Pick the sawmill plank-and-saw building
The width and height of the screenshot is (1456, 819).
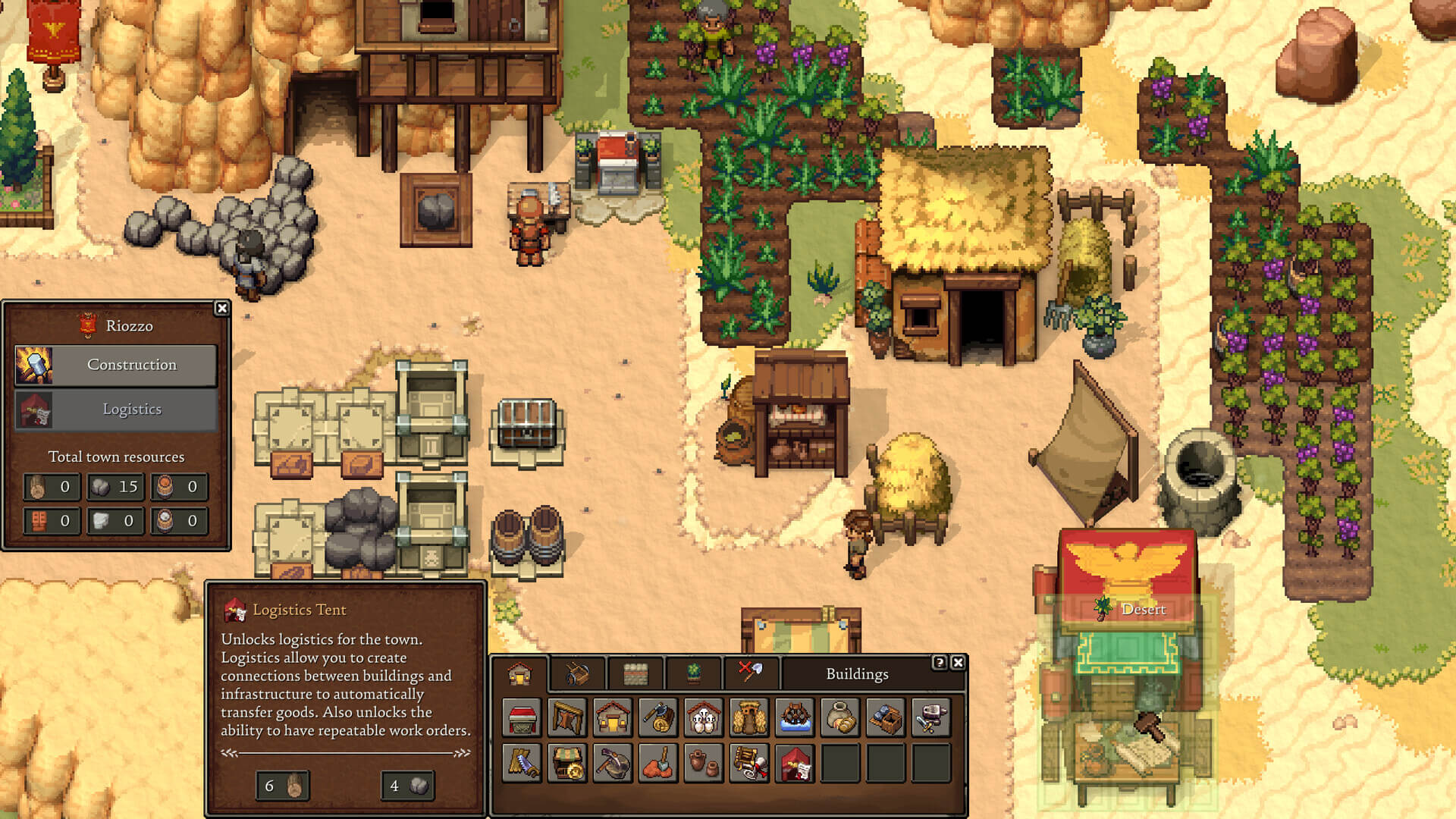pos(522,763)
